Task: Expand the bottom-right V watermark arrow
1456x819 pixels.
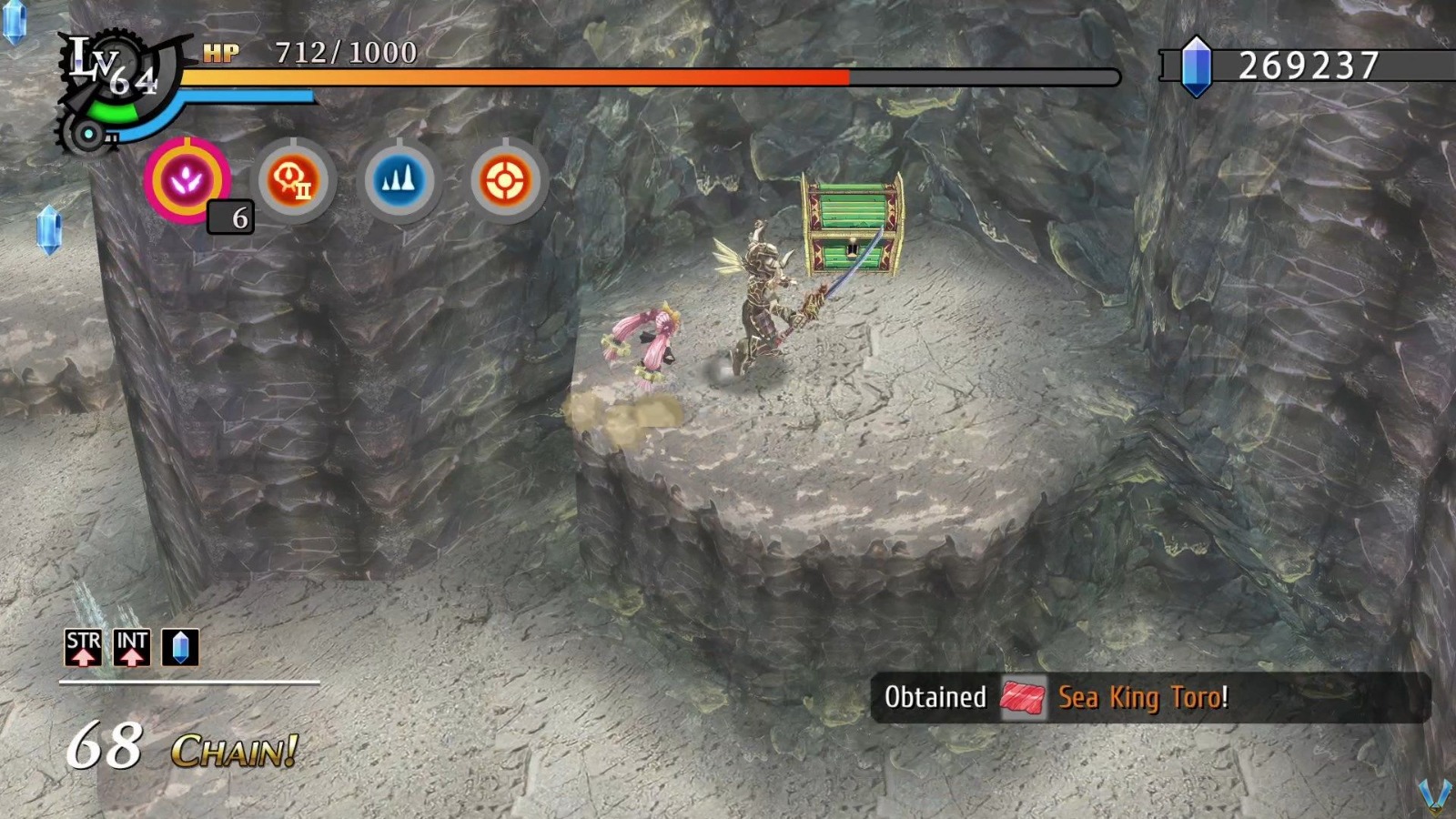Action: 1436,795
